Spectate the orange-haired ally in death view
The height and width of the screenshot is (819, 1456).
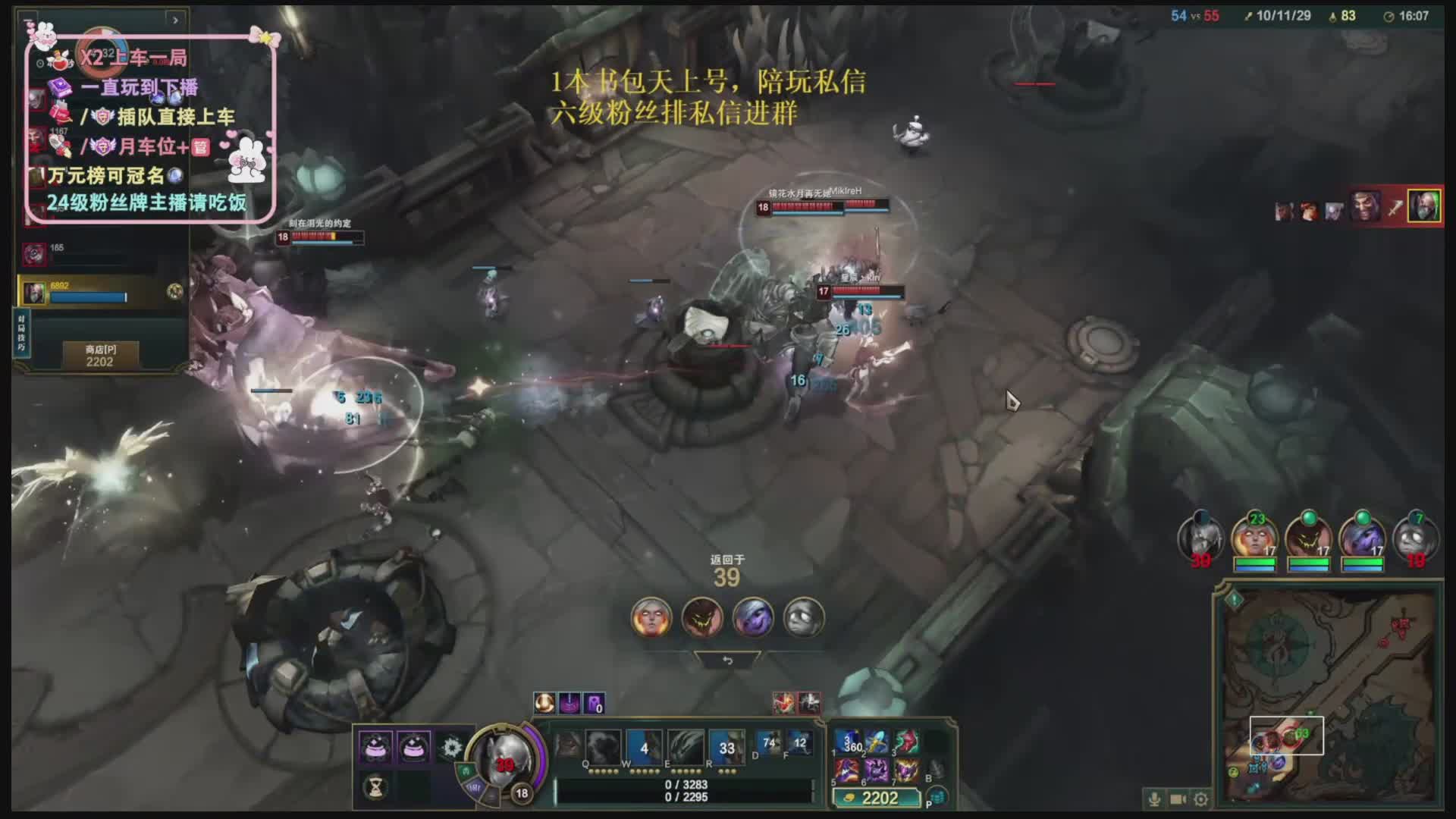tap(651, 617)
